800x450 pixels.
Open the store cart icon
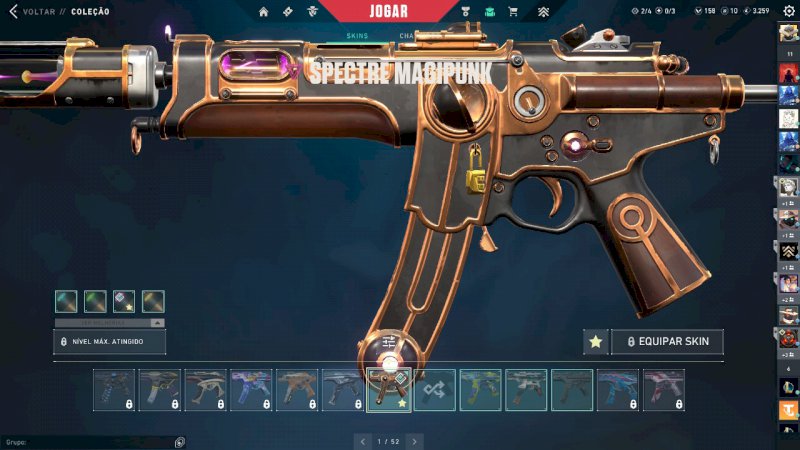click(x=513, y=11)
